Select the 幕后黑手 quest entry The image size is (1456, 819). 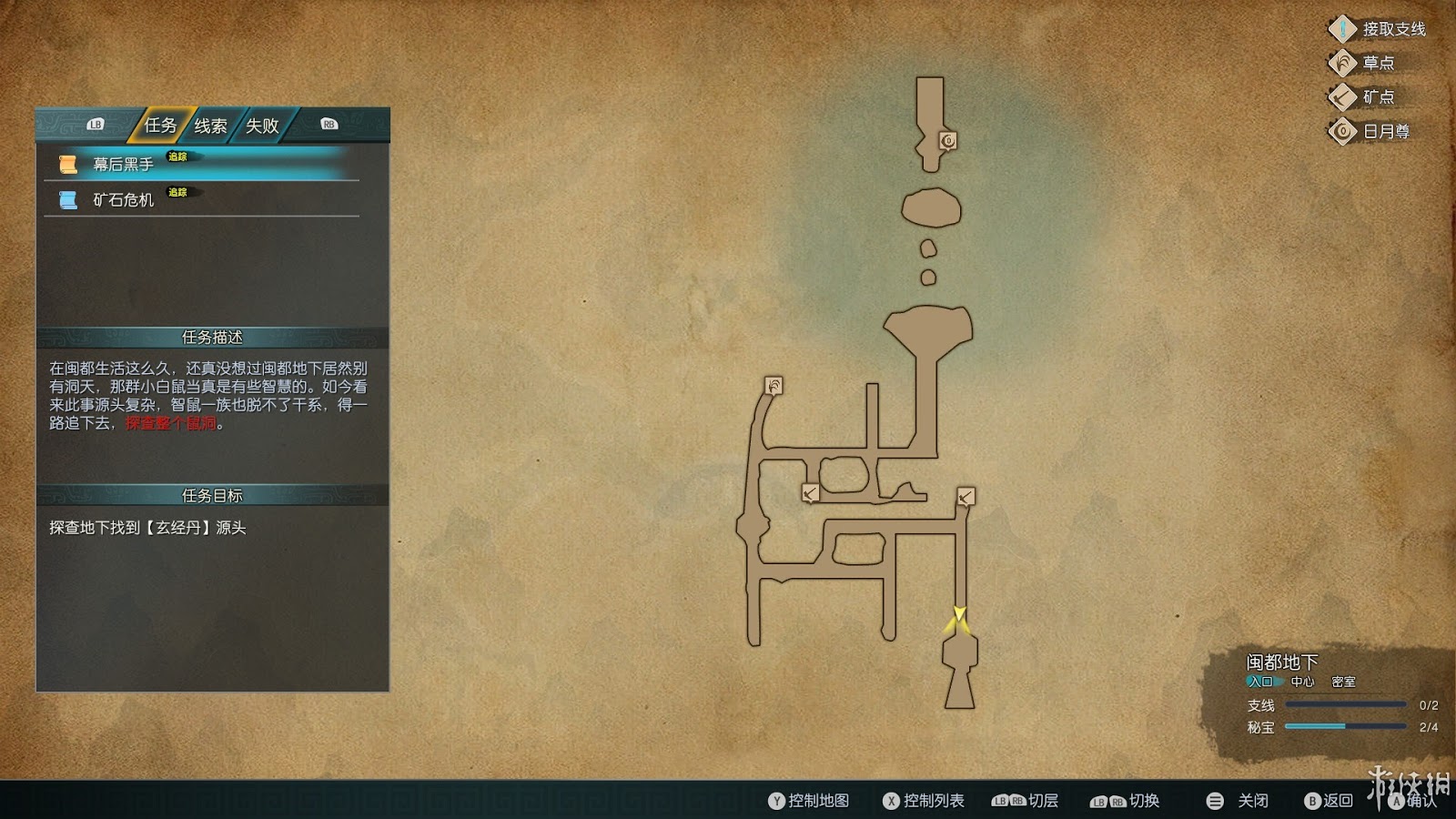pos(123,165)
